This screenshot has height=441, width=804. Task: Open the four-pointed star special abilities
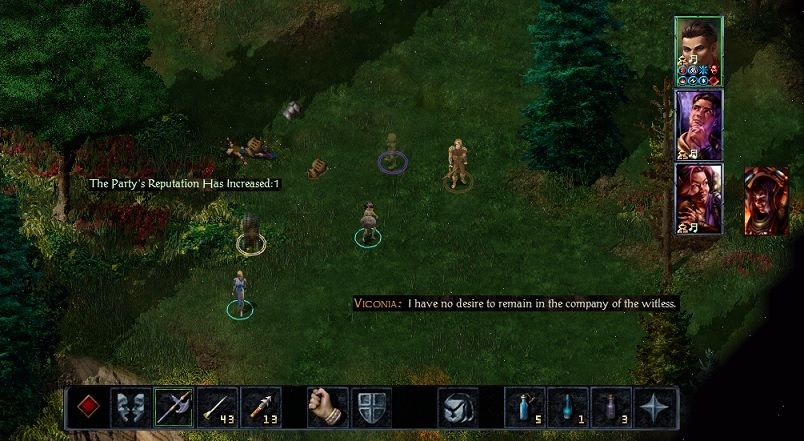click(x=656, y=408)
